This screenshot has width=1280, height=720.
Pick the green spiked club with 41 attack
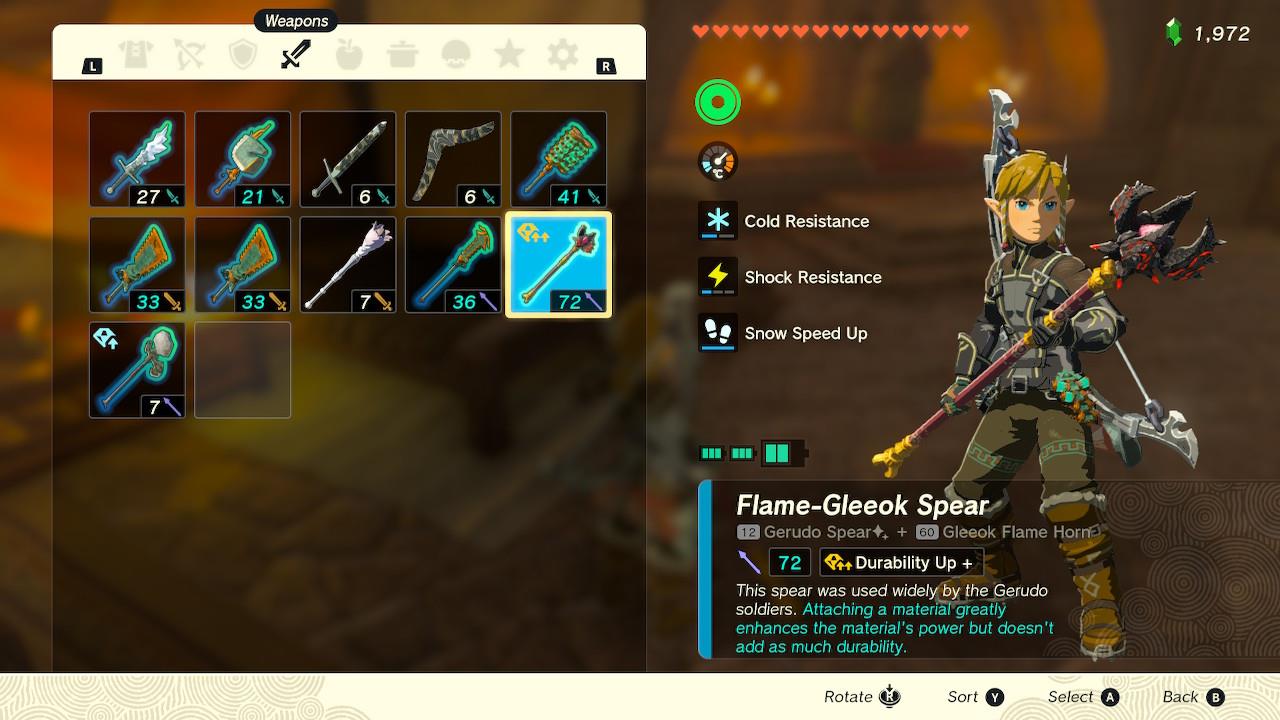(x=558, y=159)
